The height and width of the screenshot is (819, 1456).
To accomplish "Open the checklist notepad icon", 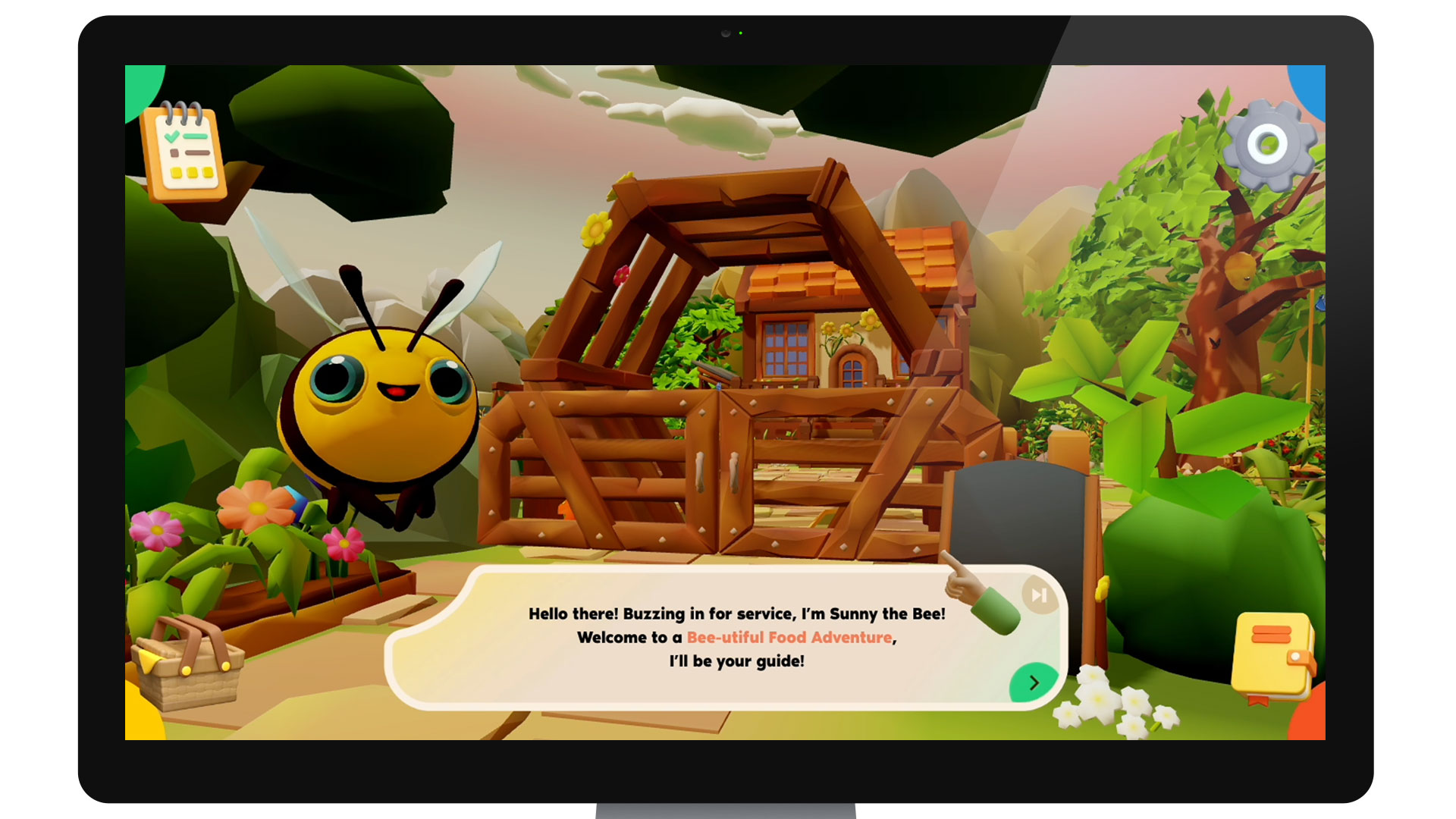I will click(184, 152).
